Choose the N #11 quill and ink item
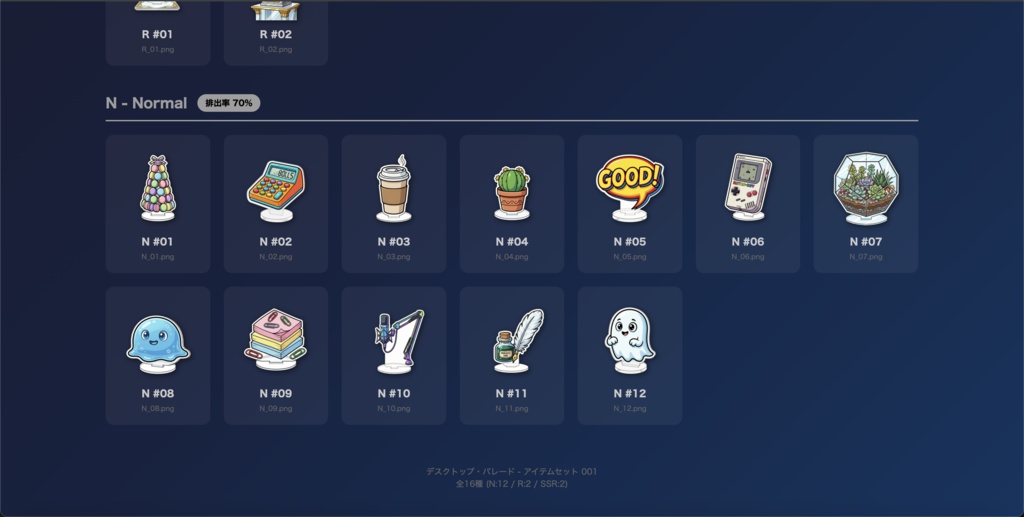The width and height of the screenshot is (1024, 517). tap(512, 355)
